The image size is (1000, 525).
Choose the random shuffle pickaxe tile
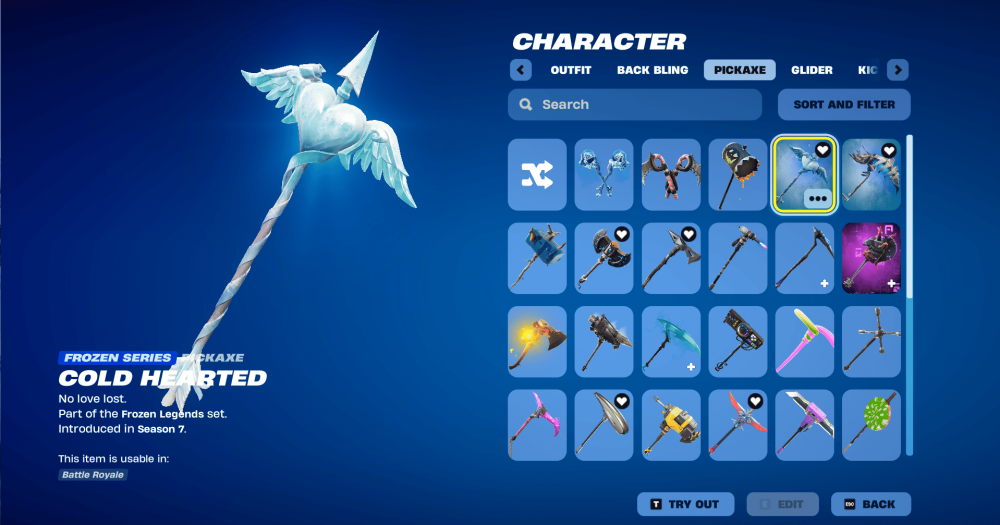pos(537,175)
